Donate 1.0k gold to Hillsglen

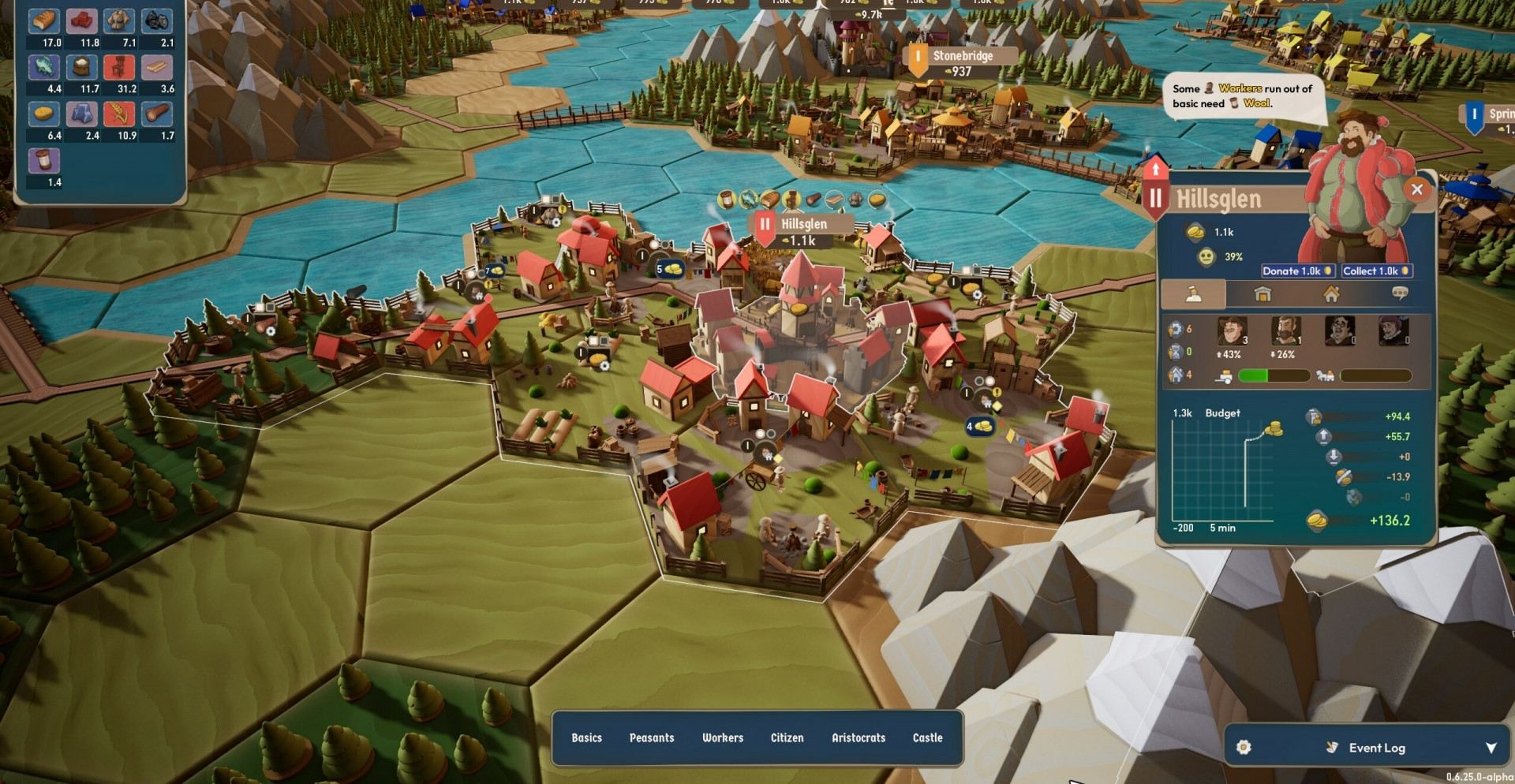click(x=1297, y=271)
